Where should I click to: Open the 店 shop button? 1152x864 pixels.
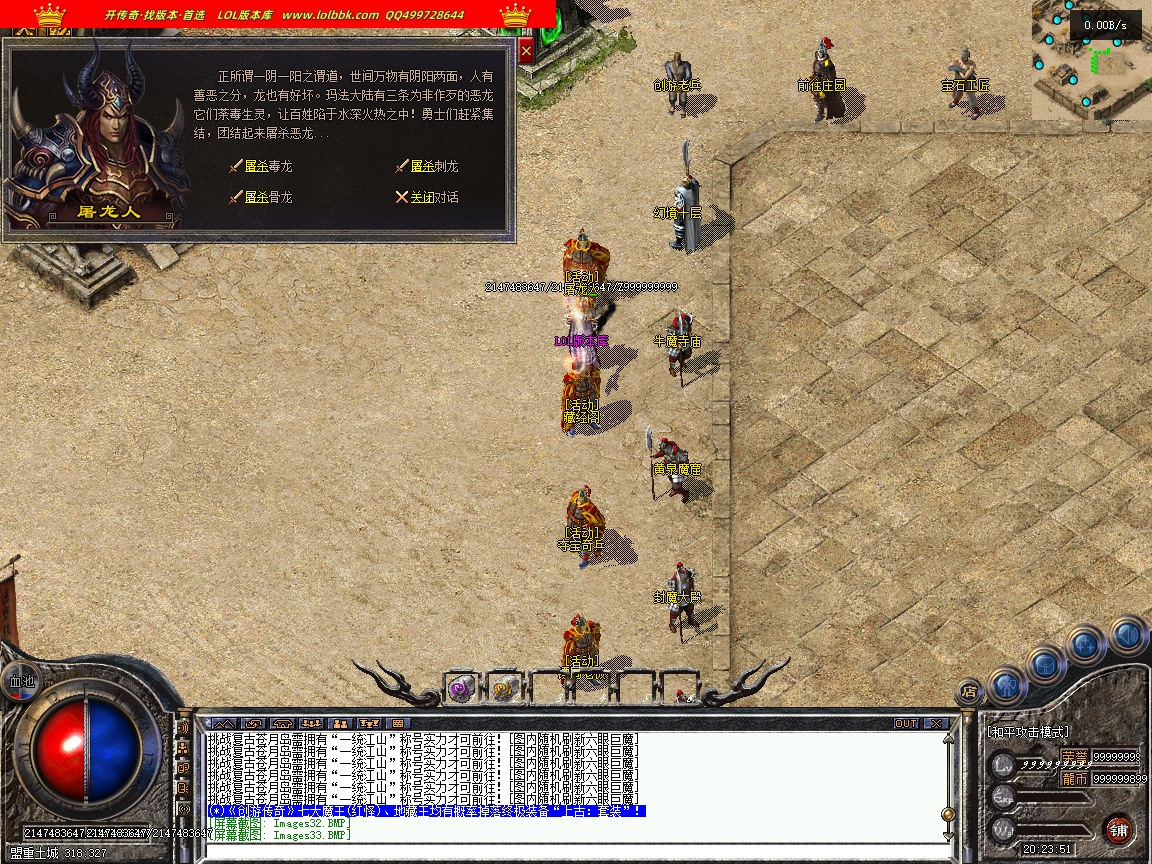tap(968, 690)
